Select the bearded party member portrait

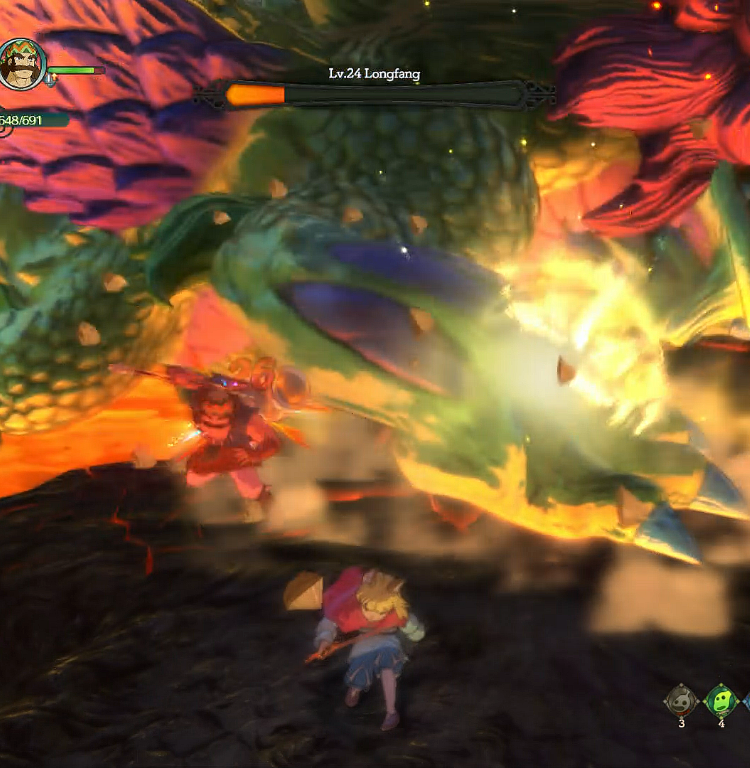[22, 64]
